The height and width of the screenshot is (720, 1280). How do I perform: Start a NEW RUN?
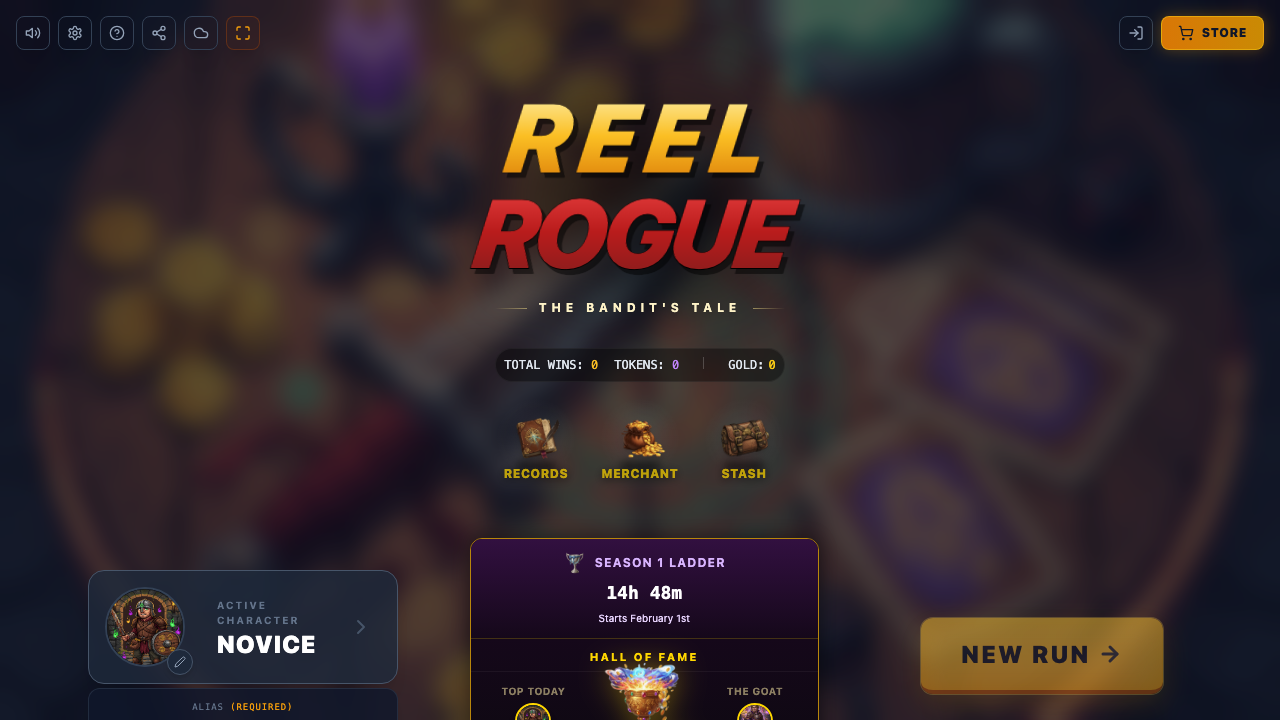pyautogui.click(x=1041, y=654)
